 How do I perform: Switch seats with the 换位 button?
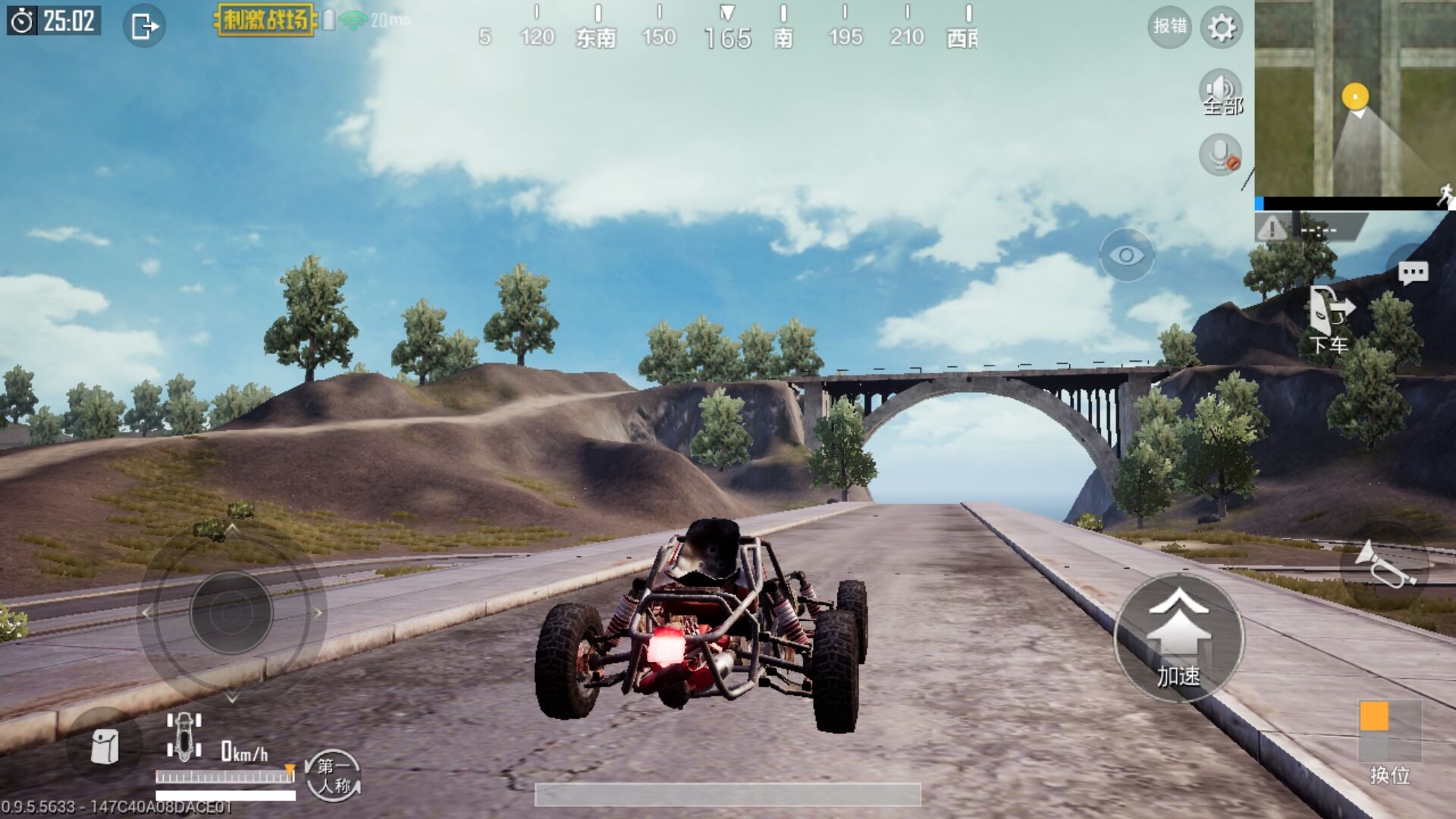pos(1389,739)
